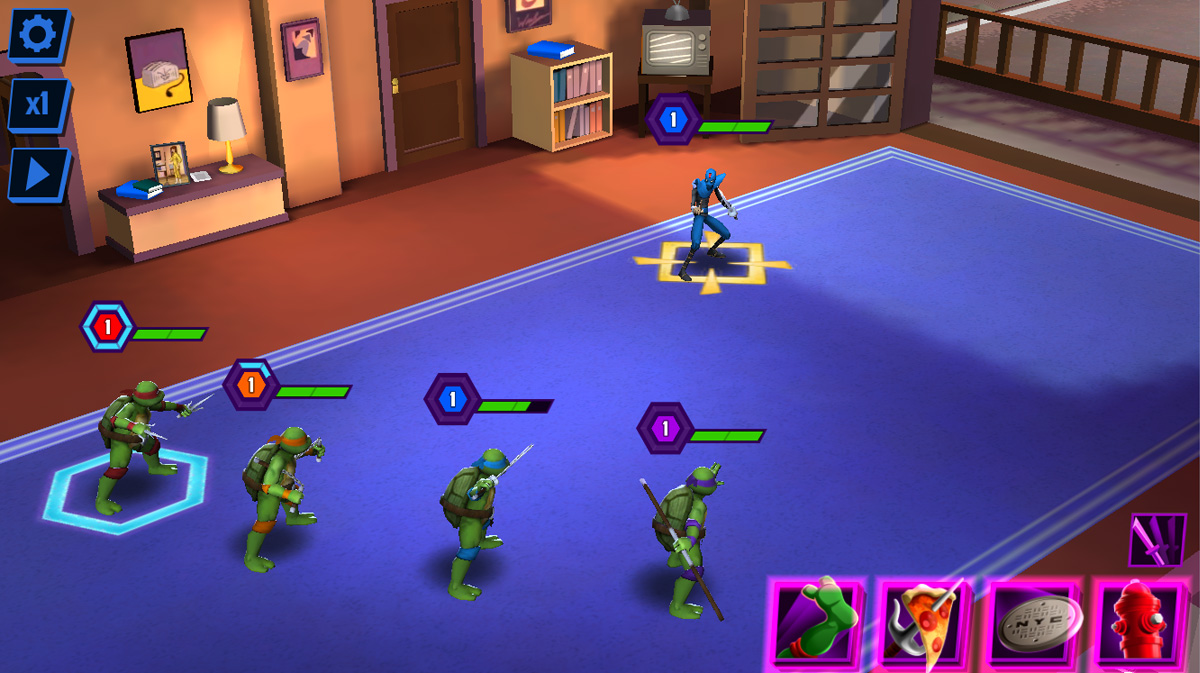Viewport: 1200px width, 673px height.
Task: Activate the auto-play arrow button
Action: click(x=38, y=174)
